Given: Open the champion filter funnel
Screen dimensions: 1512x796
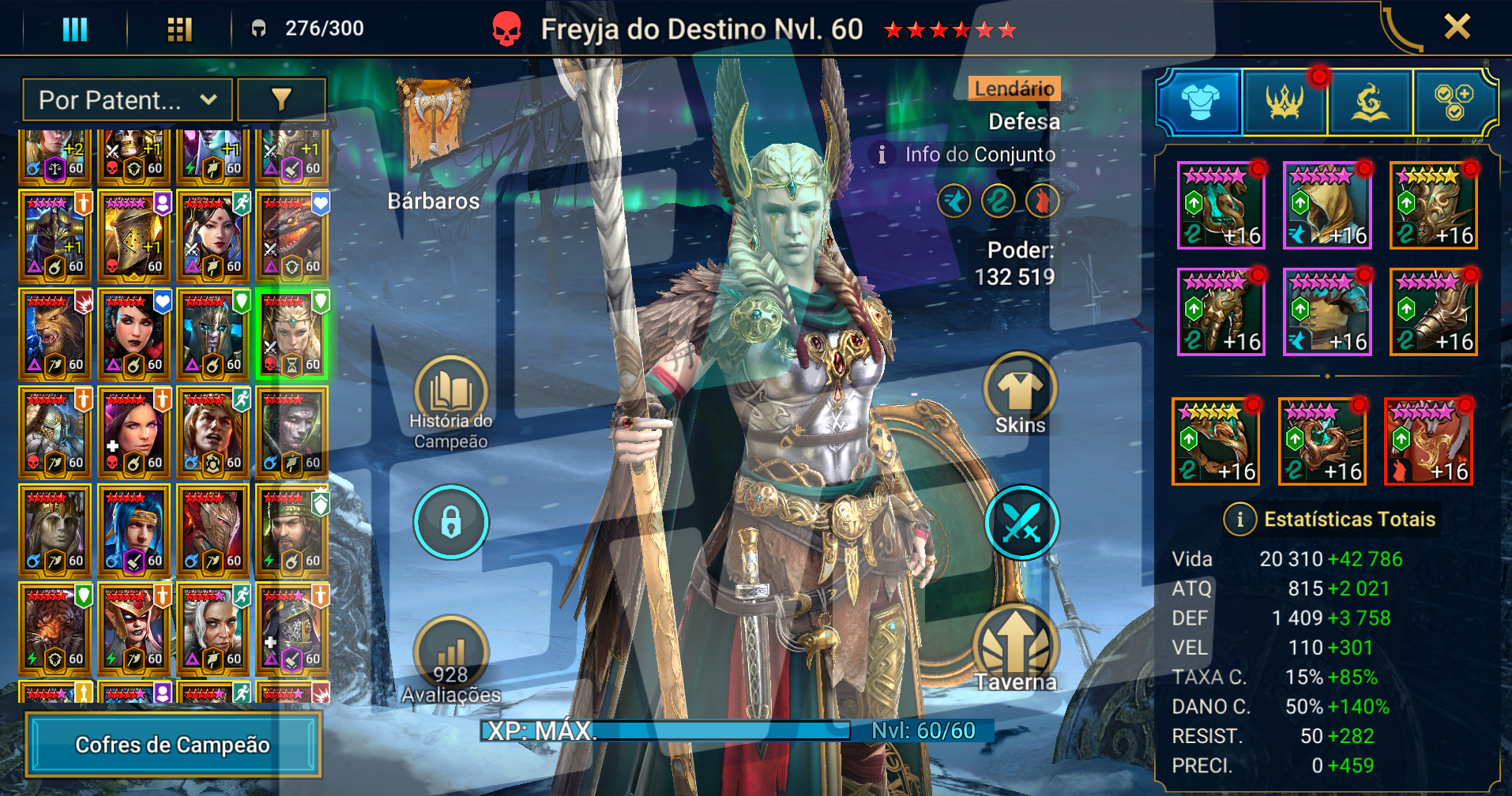Looking at the screenshot, I should pos(281,99).
